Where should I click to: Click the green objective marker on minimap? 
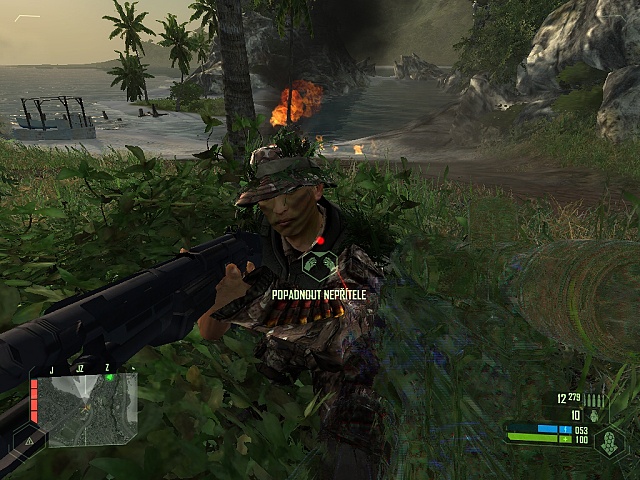[x=109, y=377]
